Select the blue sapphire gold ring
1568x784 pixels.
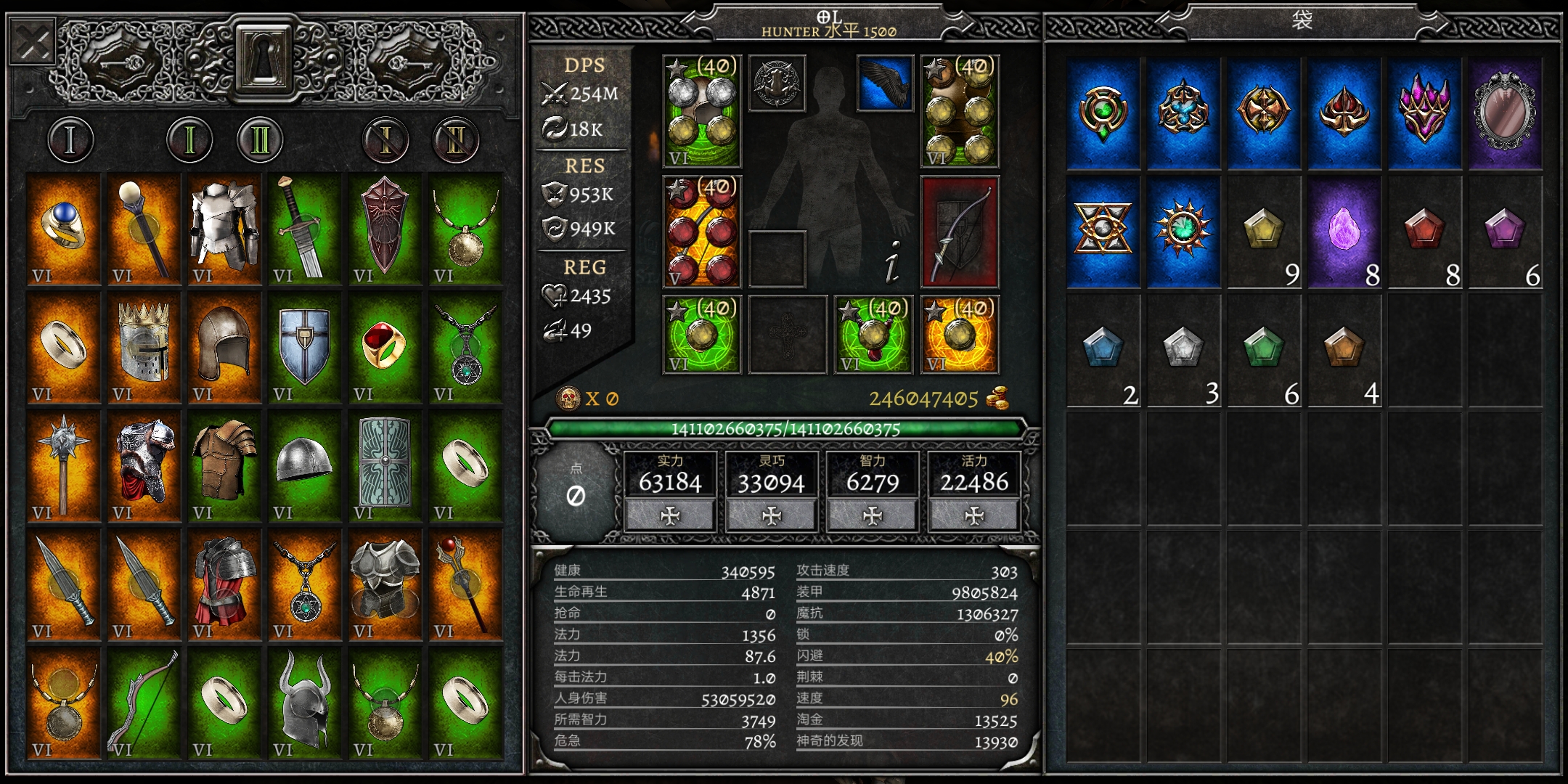[x=64, y=229]
